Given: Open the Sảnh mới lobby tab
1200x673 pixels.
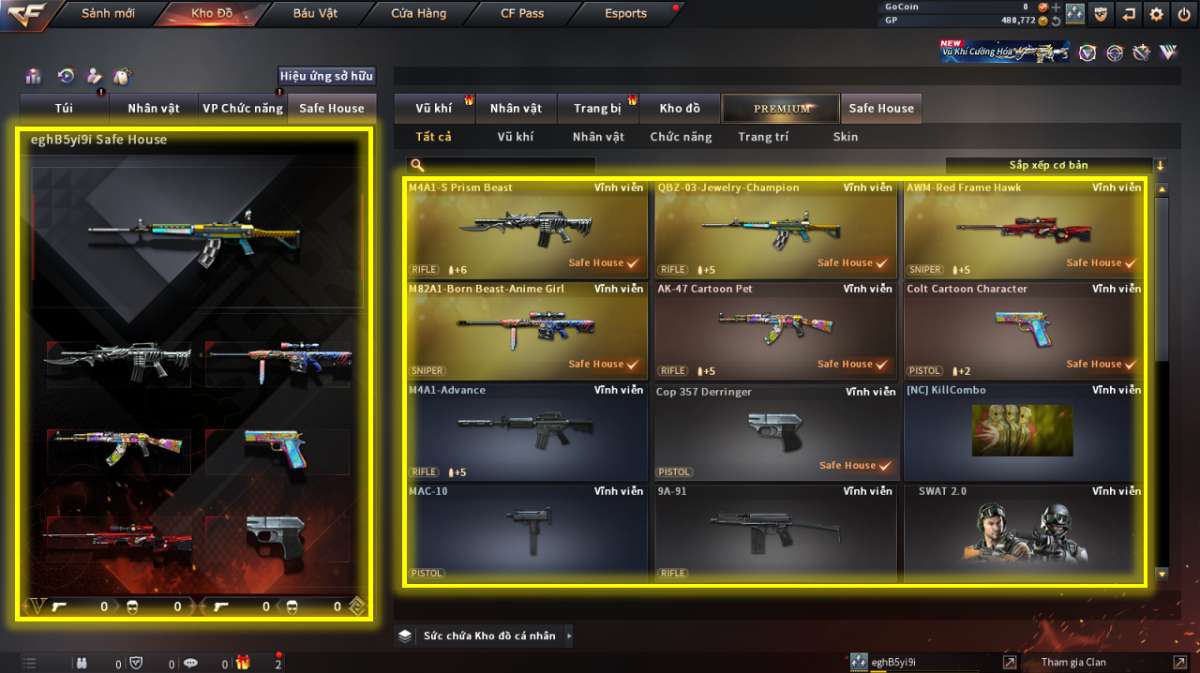Looking at the screenshot, I should [107, 14].
